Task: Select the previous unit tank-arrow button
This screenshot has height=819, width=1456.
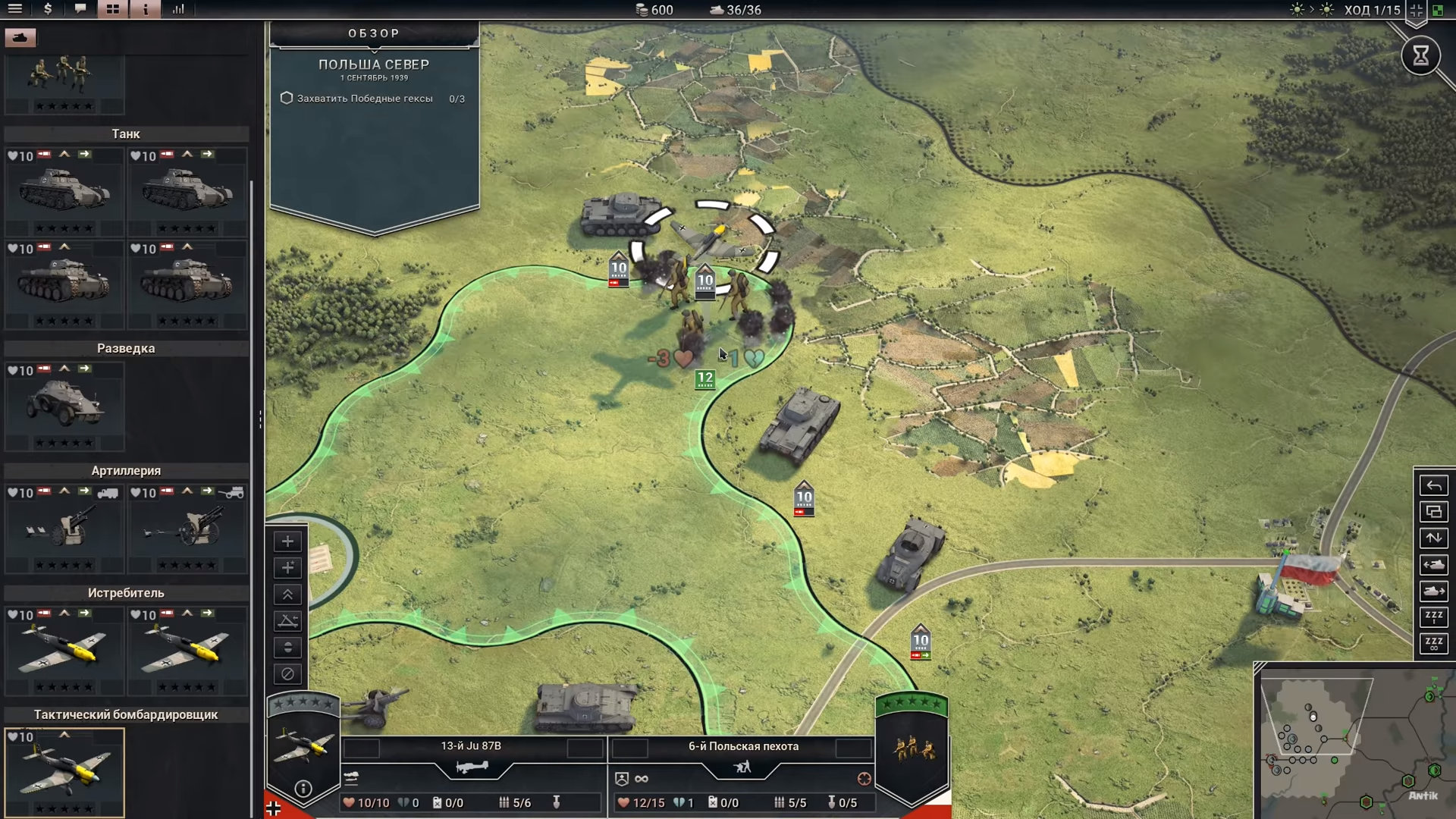Action: tap(1433, 565)
